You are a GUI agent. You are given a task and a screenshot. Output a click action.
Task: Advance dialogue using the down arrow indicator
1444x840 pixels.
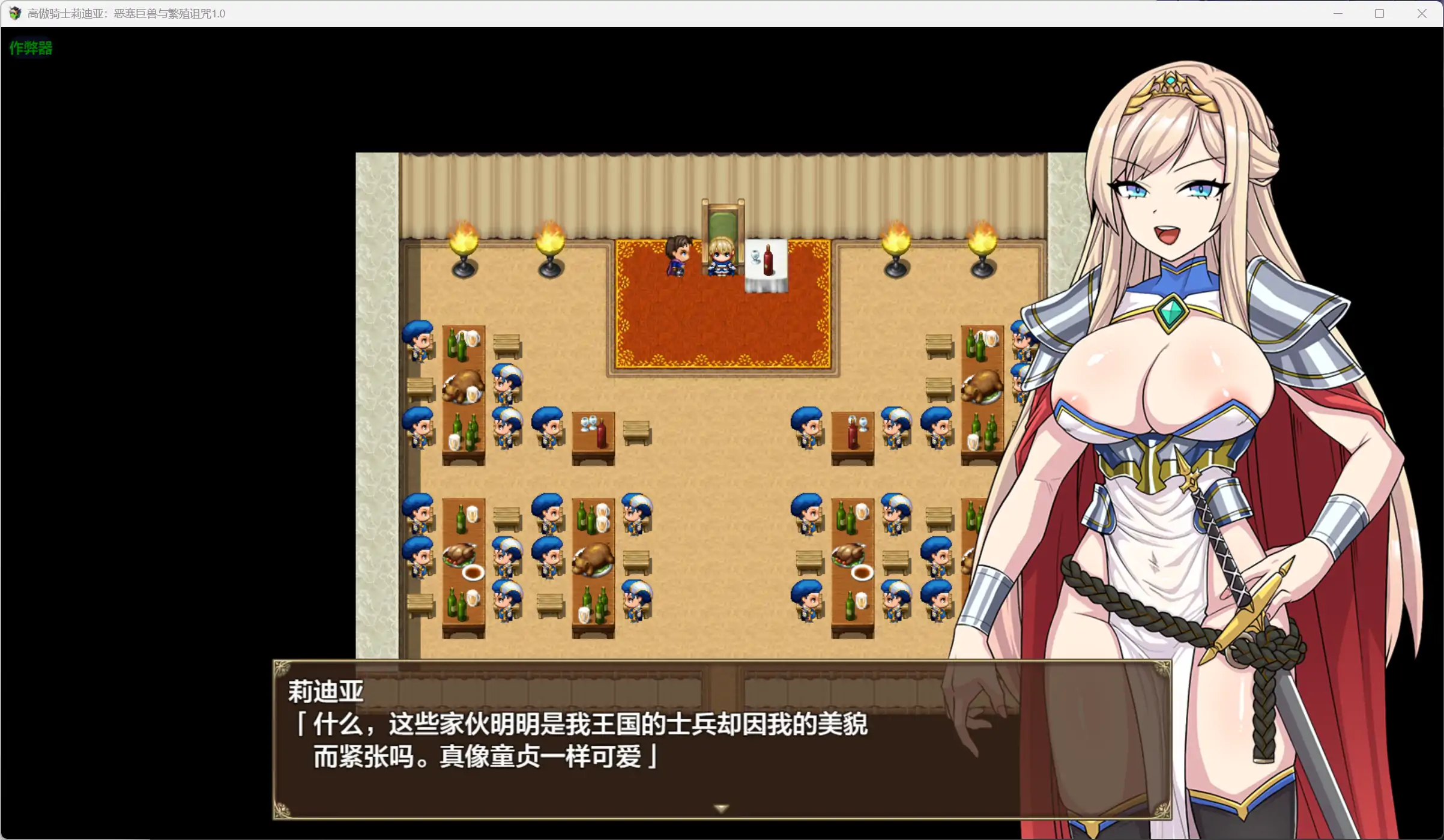pos(720,808)
